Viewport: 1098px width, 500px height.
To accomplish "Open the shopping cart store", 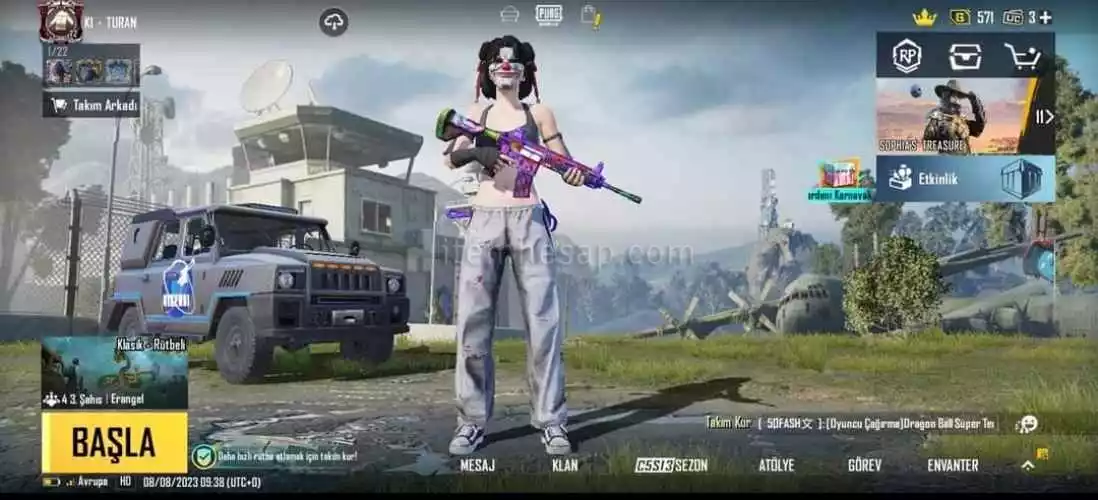I will [1023, 56].
